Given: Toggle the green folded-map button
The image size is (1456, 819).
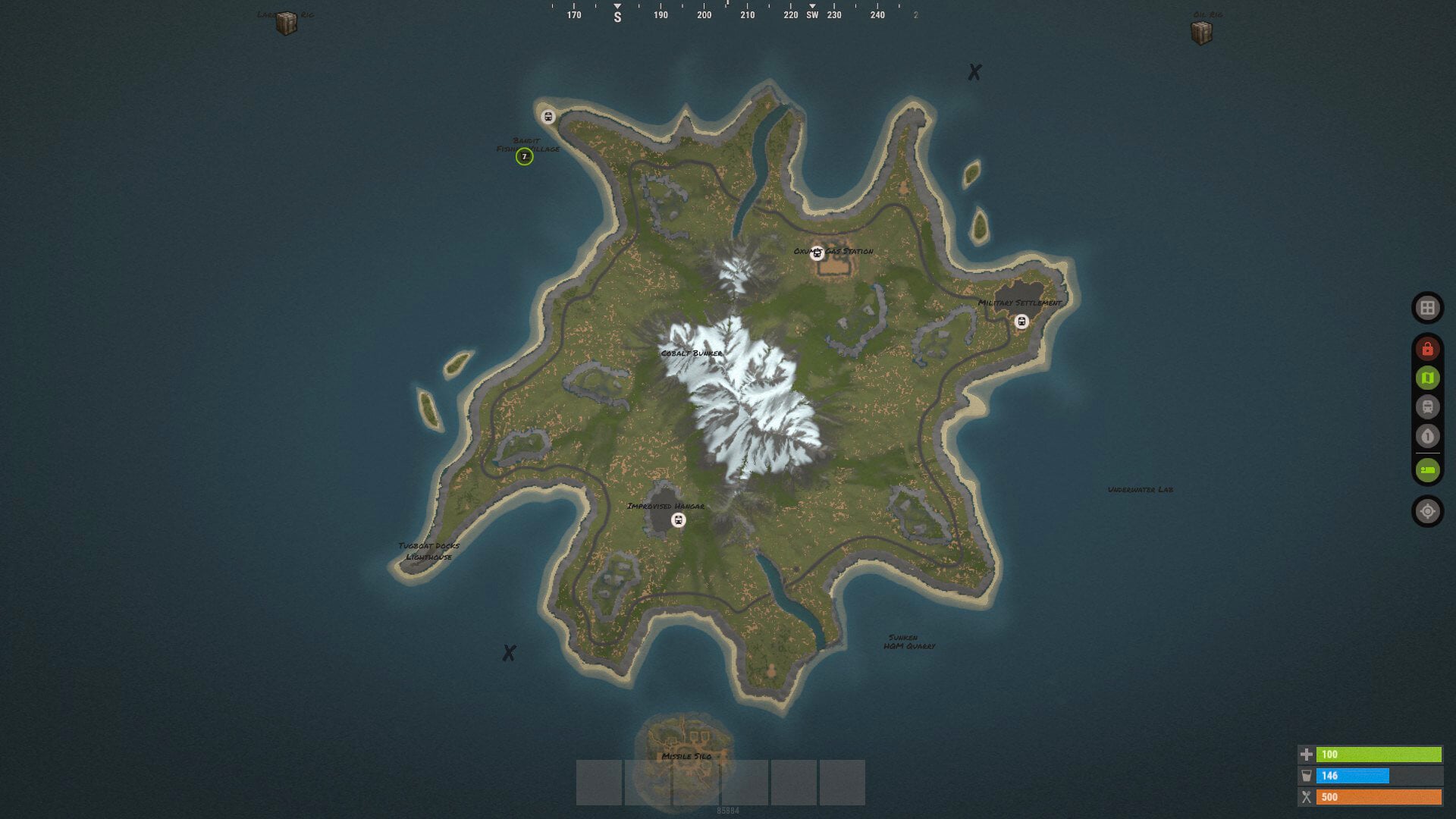Looking at the screenshot, I should tap(1427, 378).
